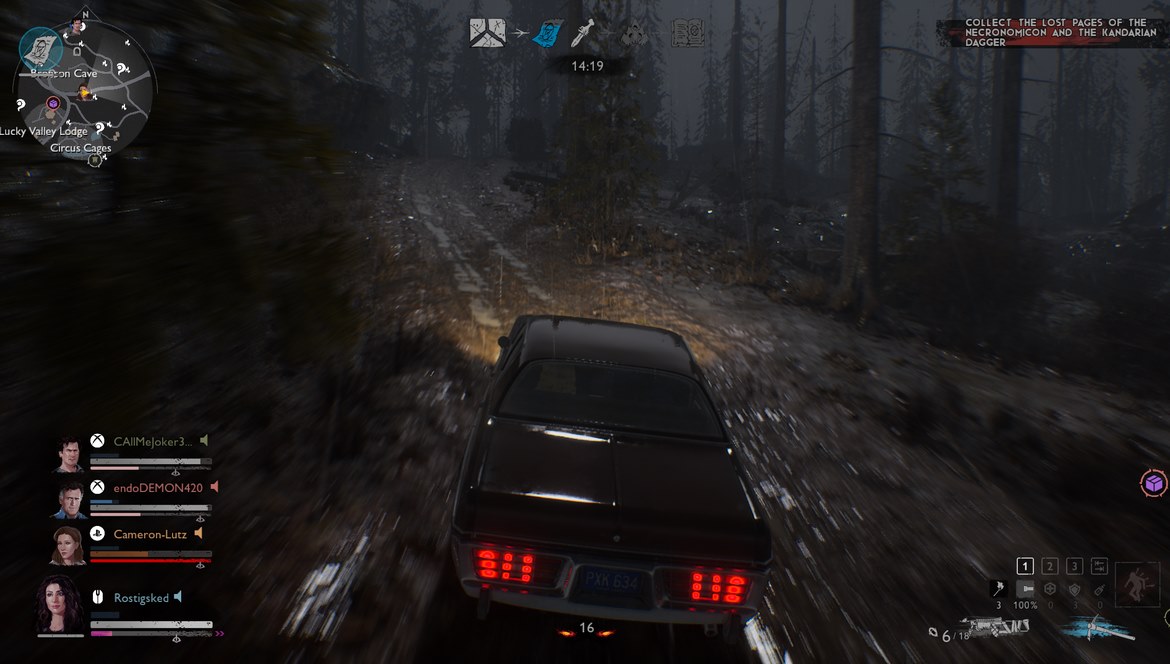Viewport: 1170px width, 664px height.
Task: Click the Necronomicon book objective icon
Action: pos(688,34)
